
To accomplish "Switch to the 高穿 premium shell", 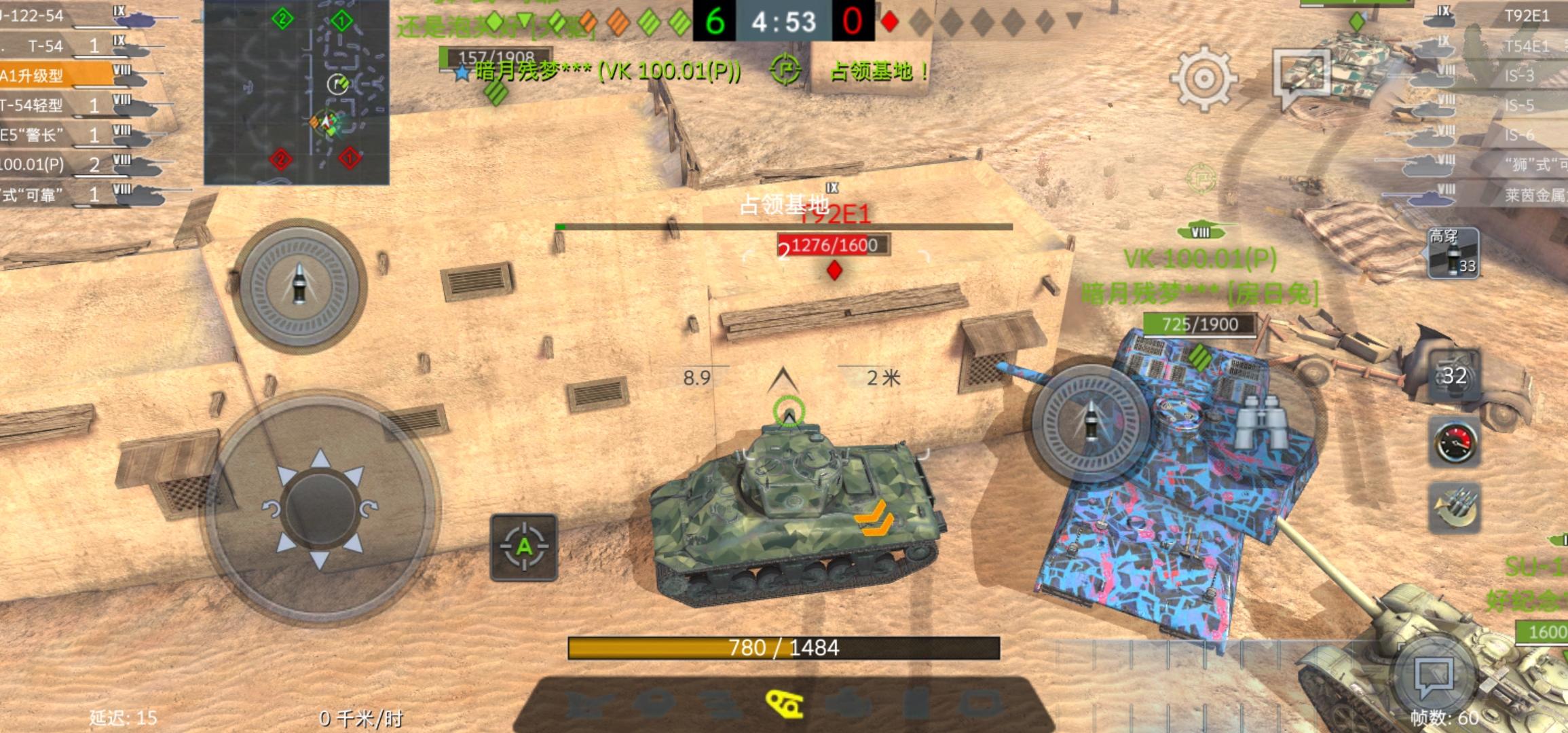I will click(1453, 255).
